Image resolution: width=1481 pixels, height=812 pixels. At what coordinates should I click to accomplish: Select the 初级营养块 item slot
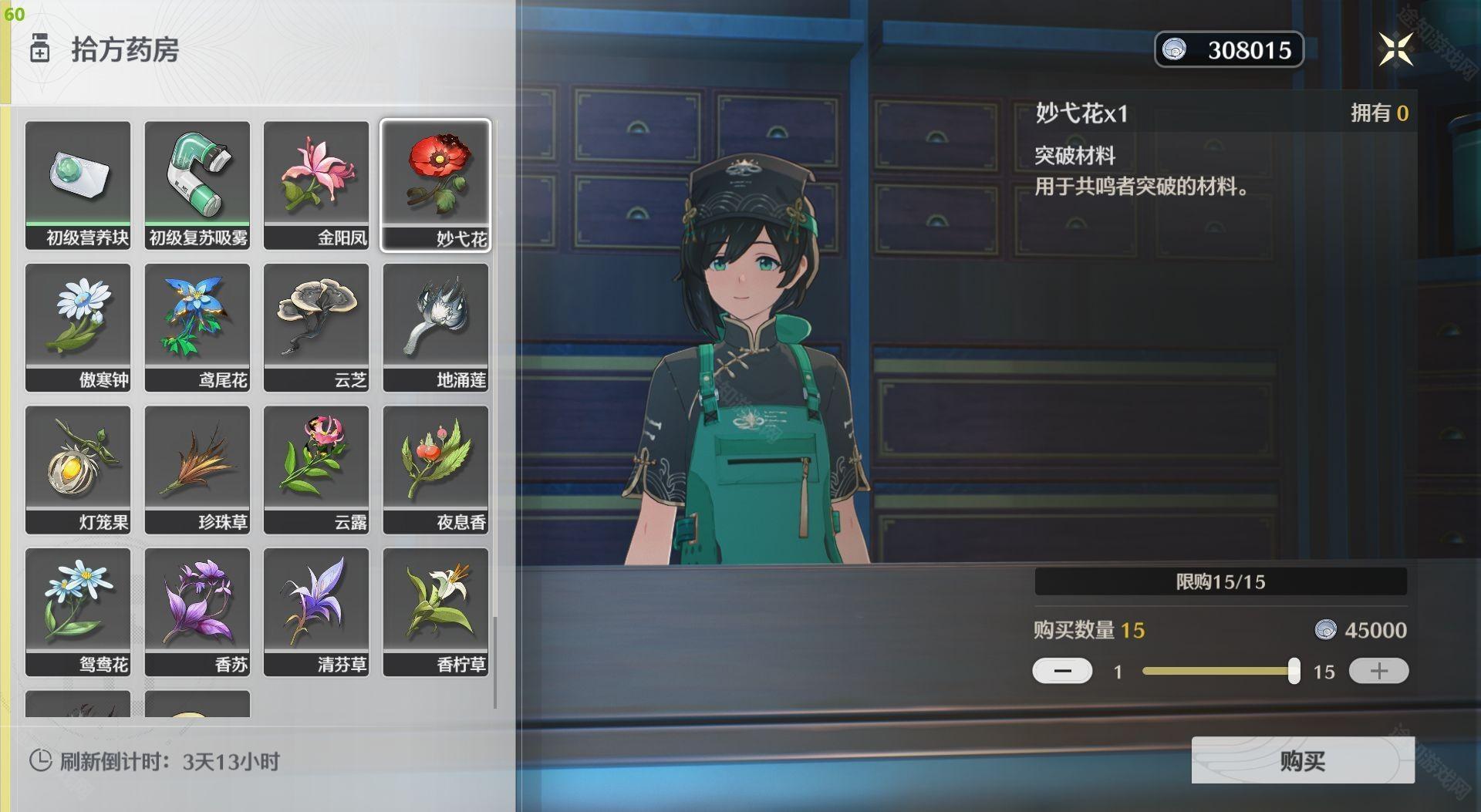click(78, 184)
